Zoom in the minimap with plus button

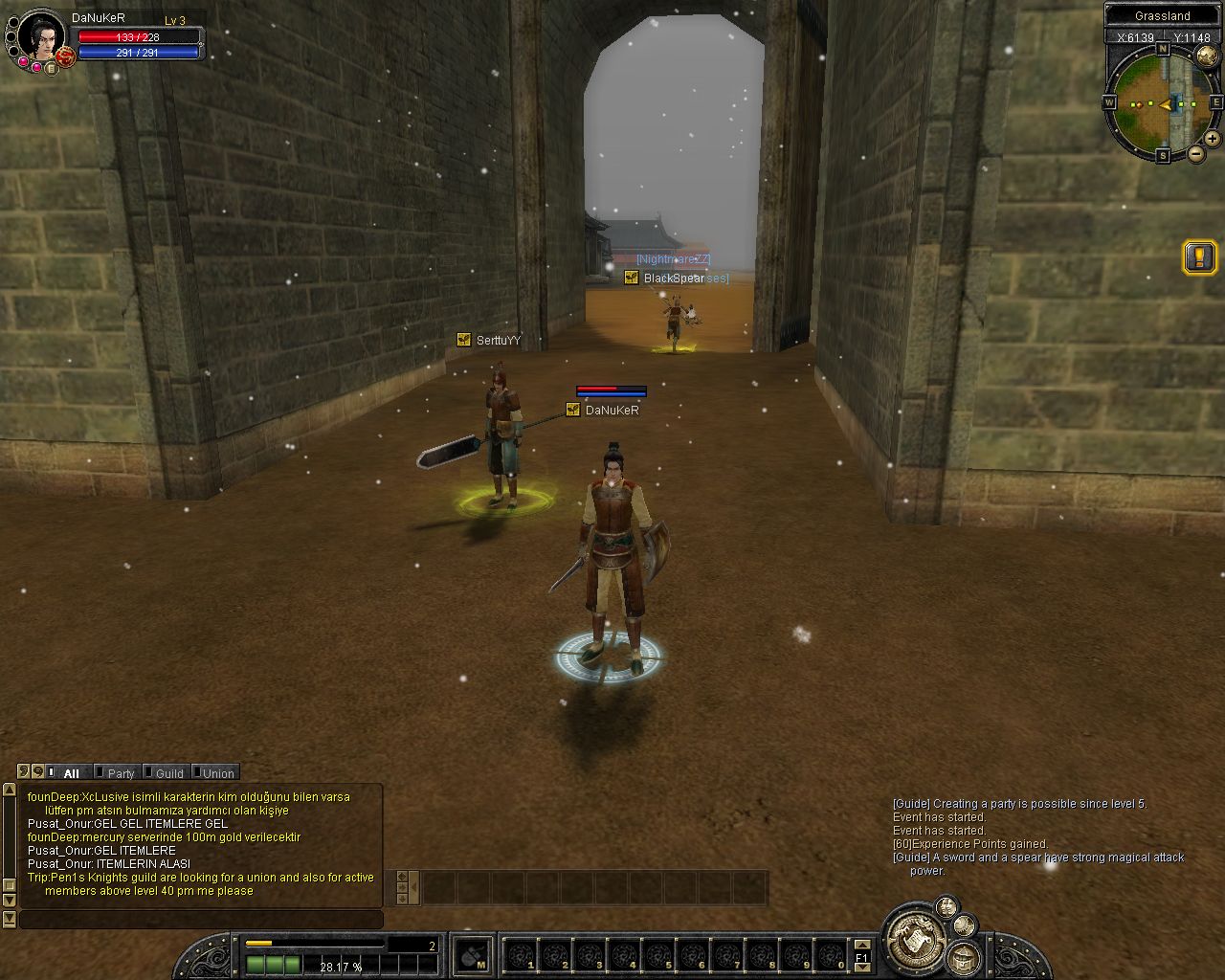coord(1213,138)
